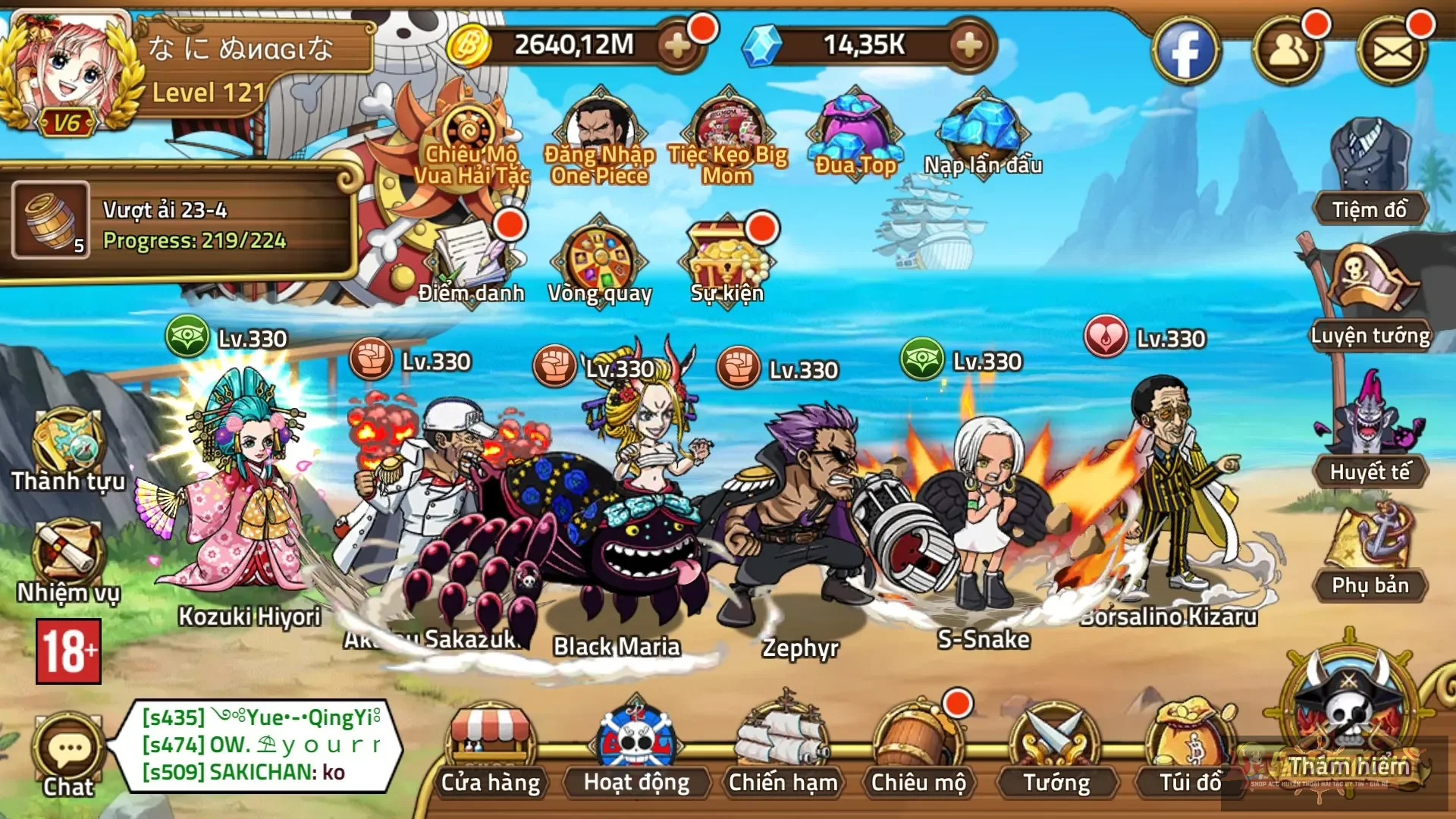Open the friends icon

[1288, 51]
